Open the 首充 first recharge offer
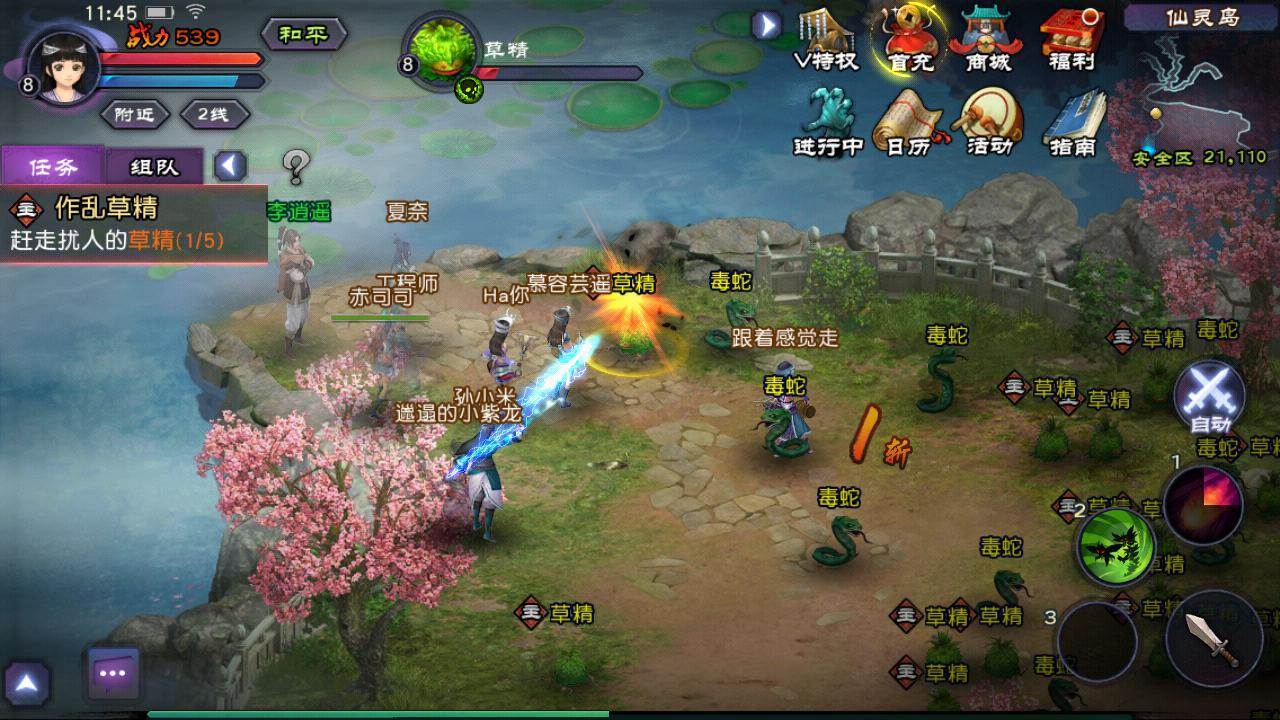 [x=909, y=40]
